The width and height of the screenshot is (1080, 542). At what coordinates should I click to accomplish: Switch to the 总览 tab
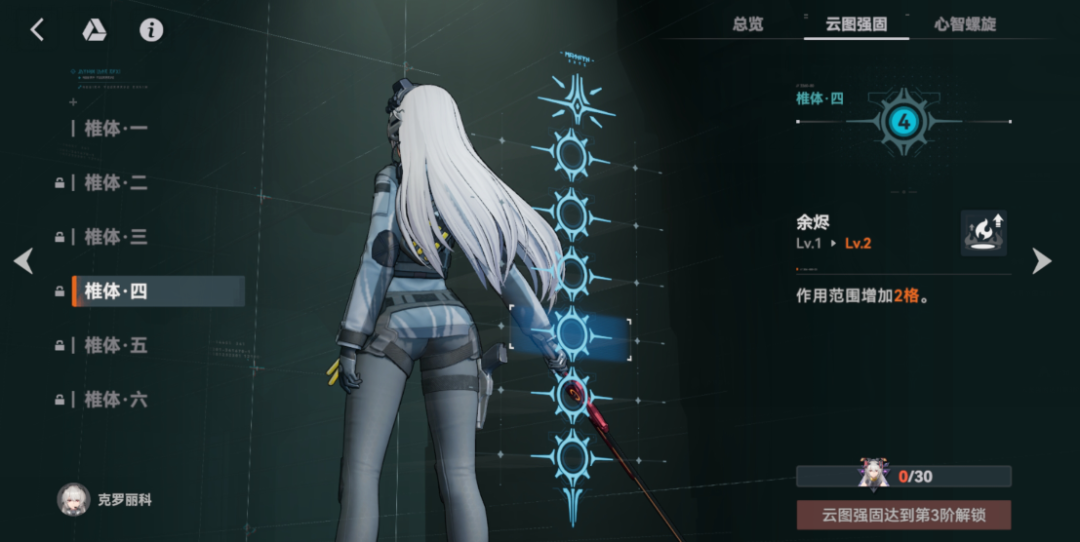click(x=748, y=24)
